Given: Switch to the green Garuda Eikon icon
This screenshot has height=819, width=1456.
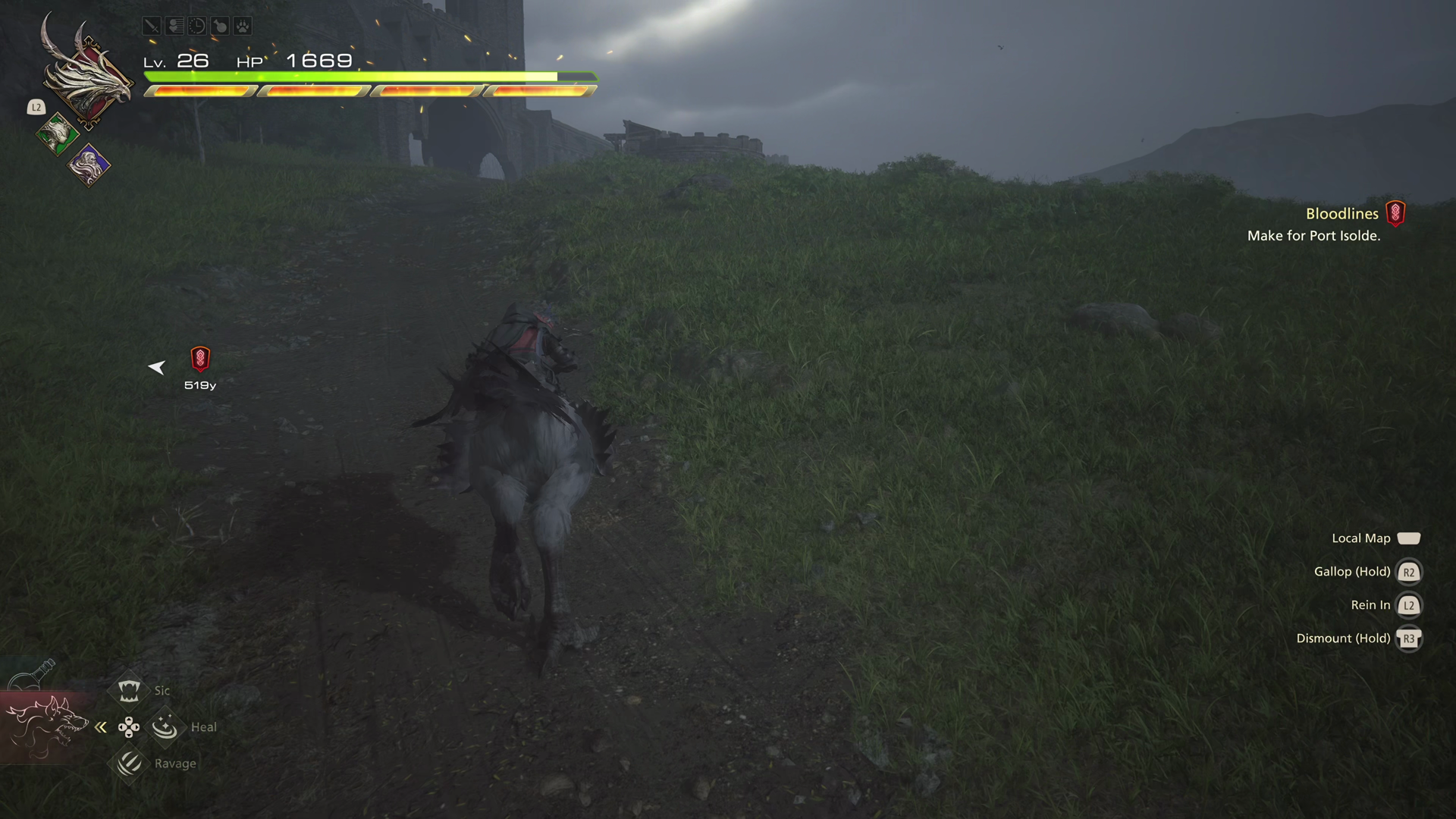Looking at the screenshot, I should point(58,135).
